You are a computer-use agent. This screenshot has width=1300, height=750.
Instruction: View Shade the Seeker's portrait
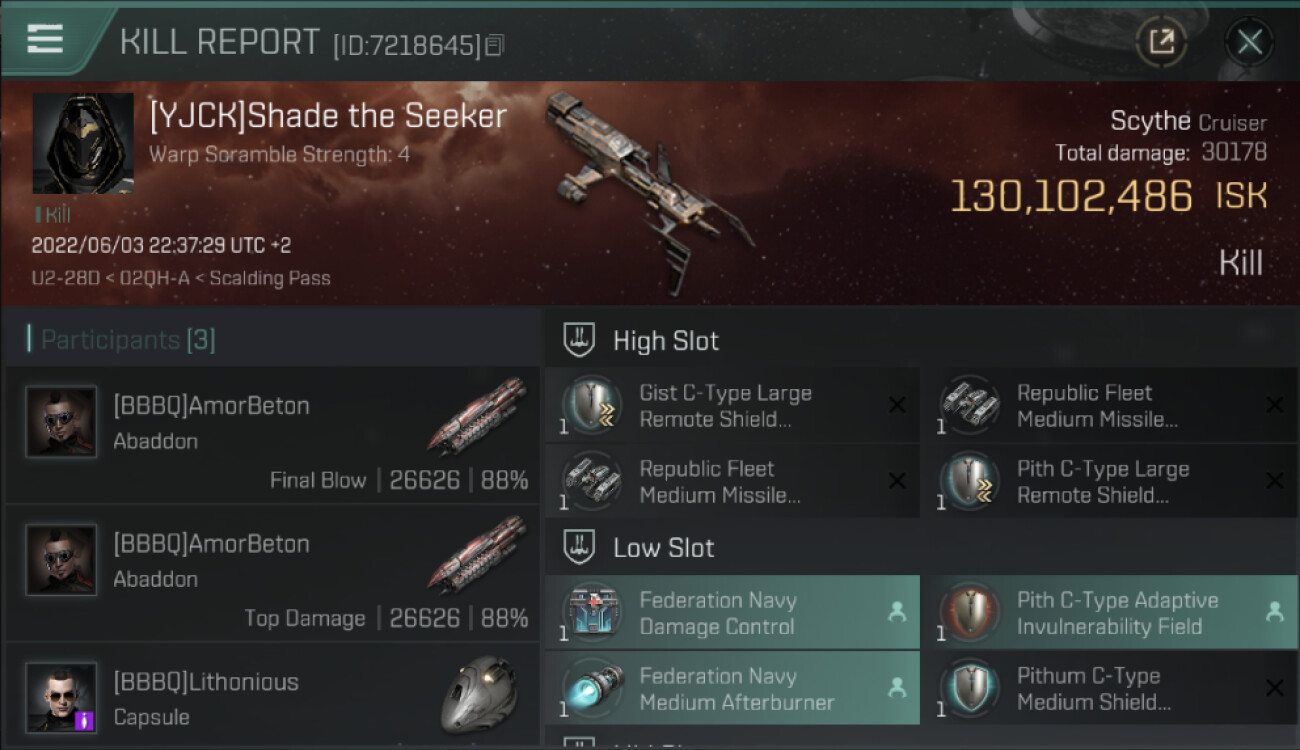(x=83, y=144)
